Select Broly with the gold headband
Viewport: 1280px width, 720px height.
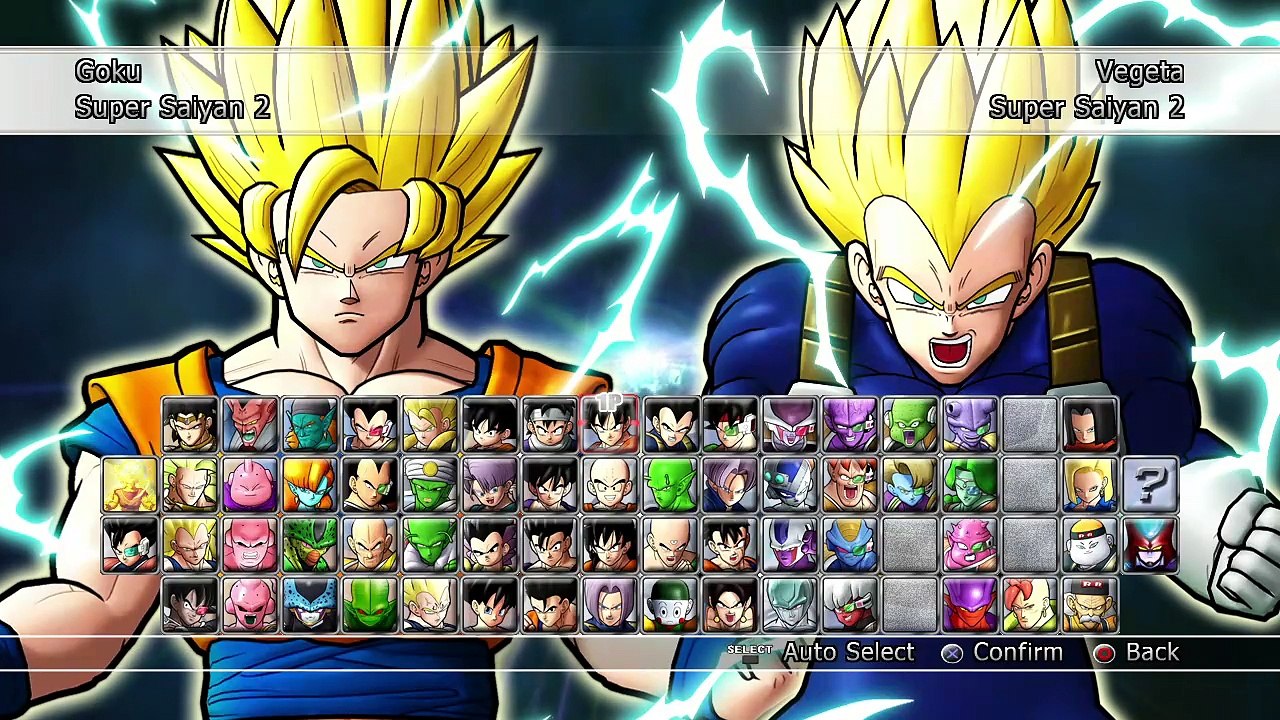[190, 425]
